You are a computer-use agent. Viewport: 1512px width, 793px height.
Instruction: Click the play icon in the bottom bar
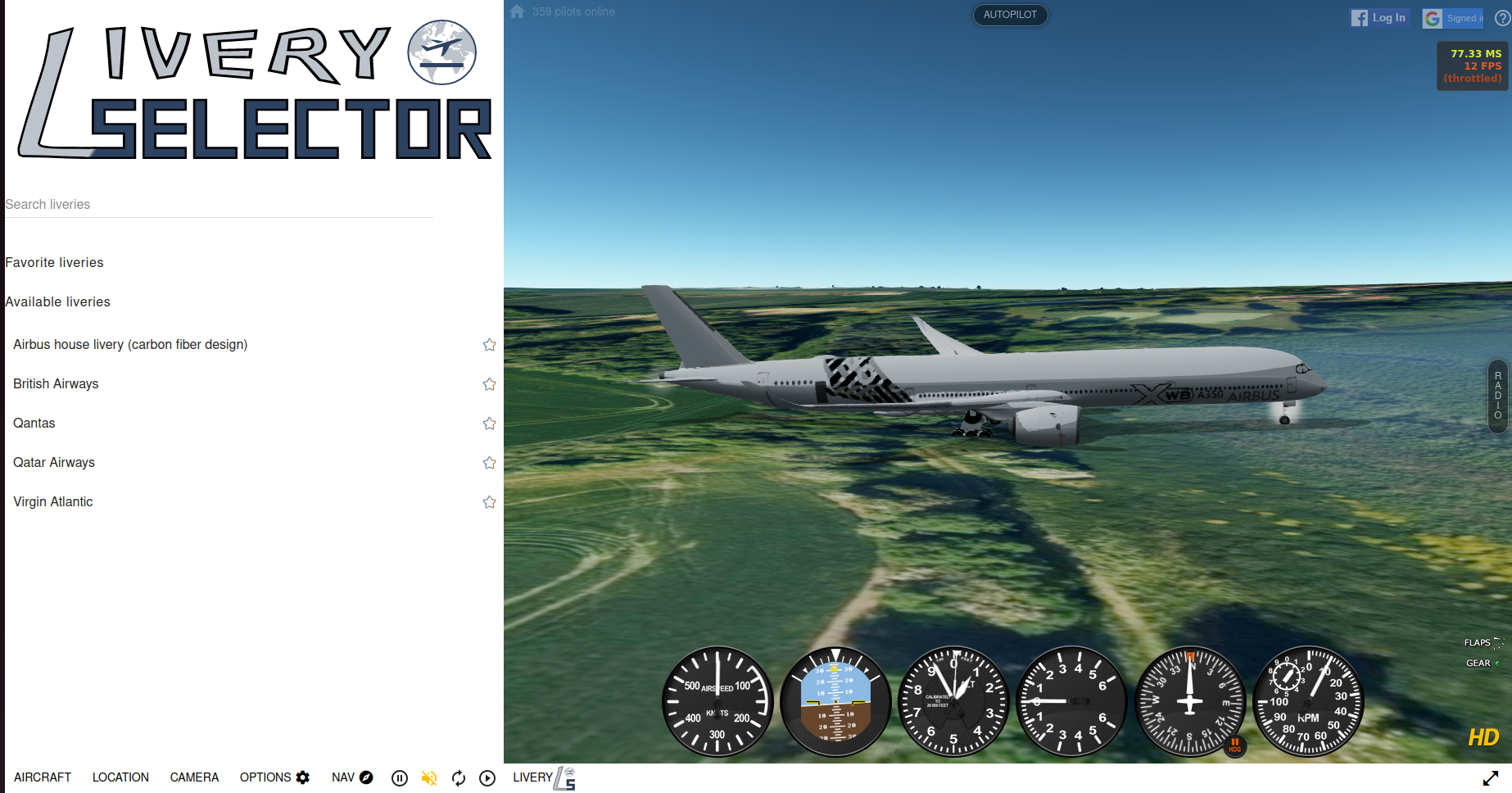coord(487,778)
